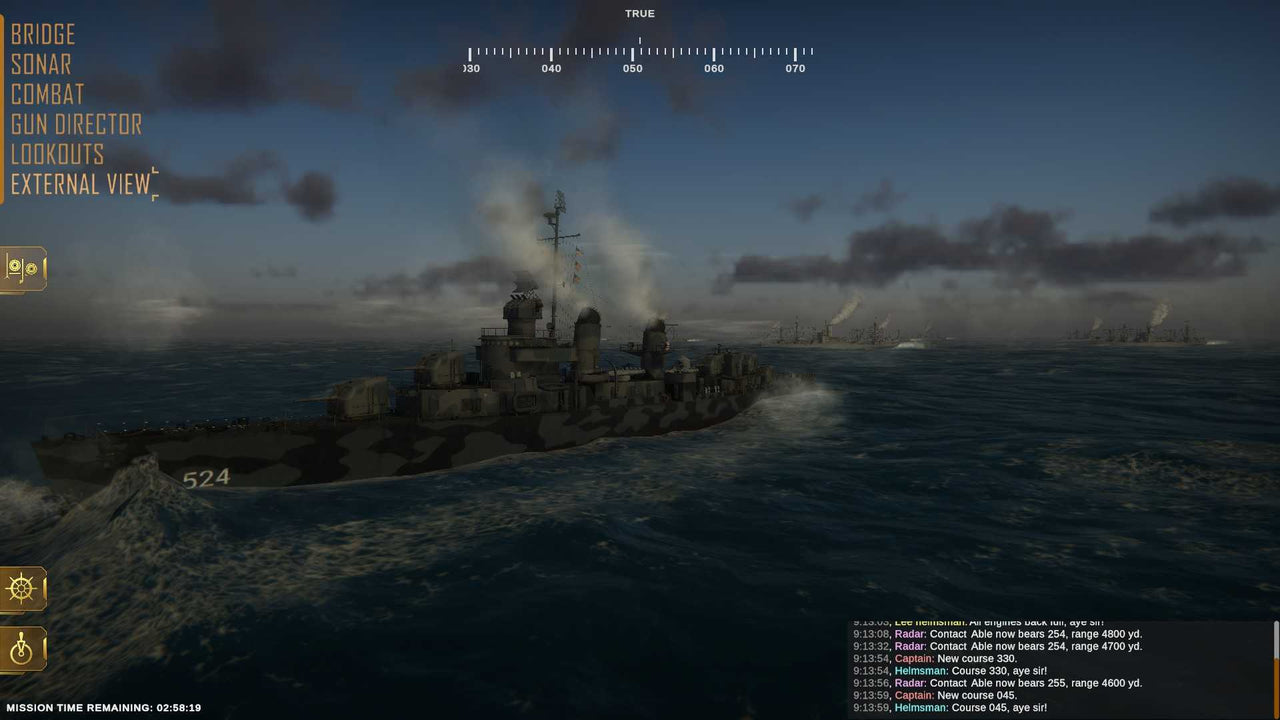This screenshot has height=720, width=1280.
Task: Click the binoculars icon on the left edge
Action: coord(22,268)
